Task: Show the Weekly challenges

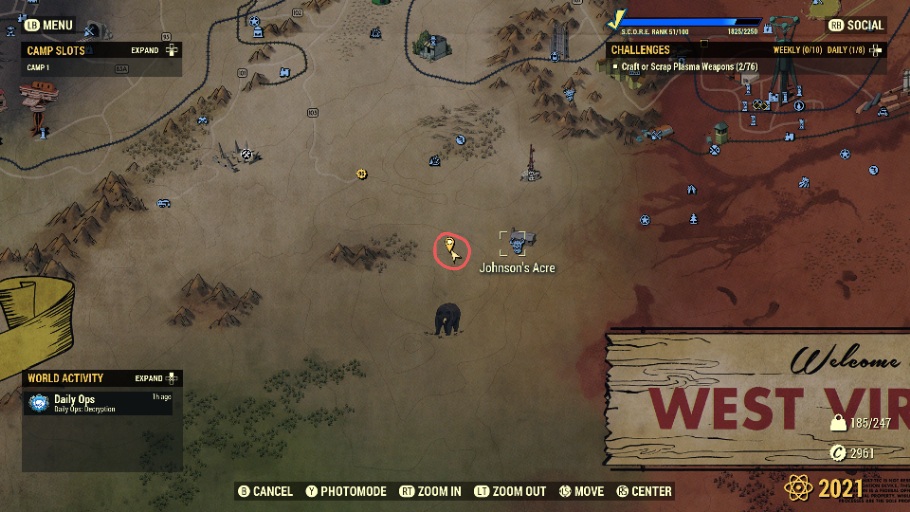Action: pos(796,50)
